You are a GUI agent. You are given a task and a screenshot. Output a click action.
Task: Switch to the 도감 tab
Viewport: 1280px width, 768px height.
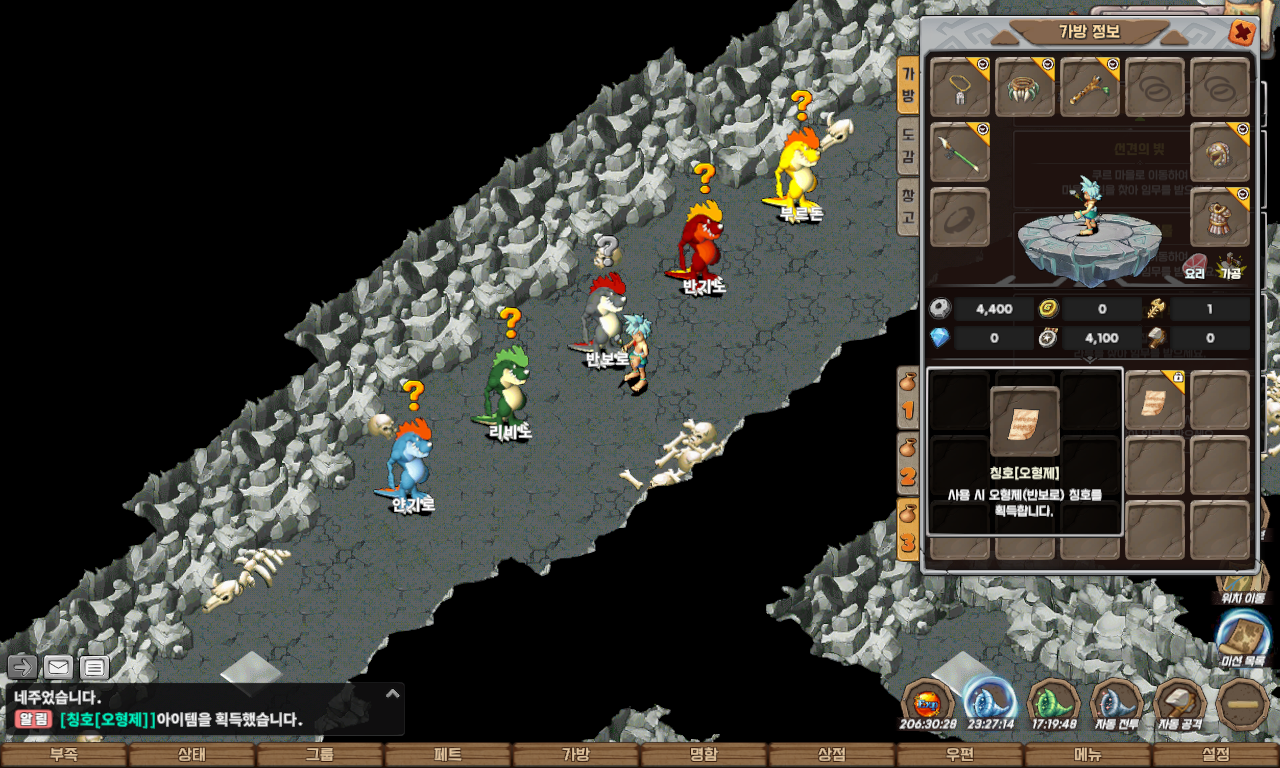pyautogui.click(x=907, y=144)
